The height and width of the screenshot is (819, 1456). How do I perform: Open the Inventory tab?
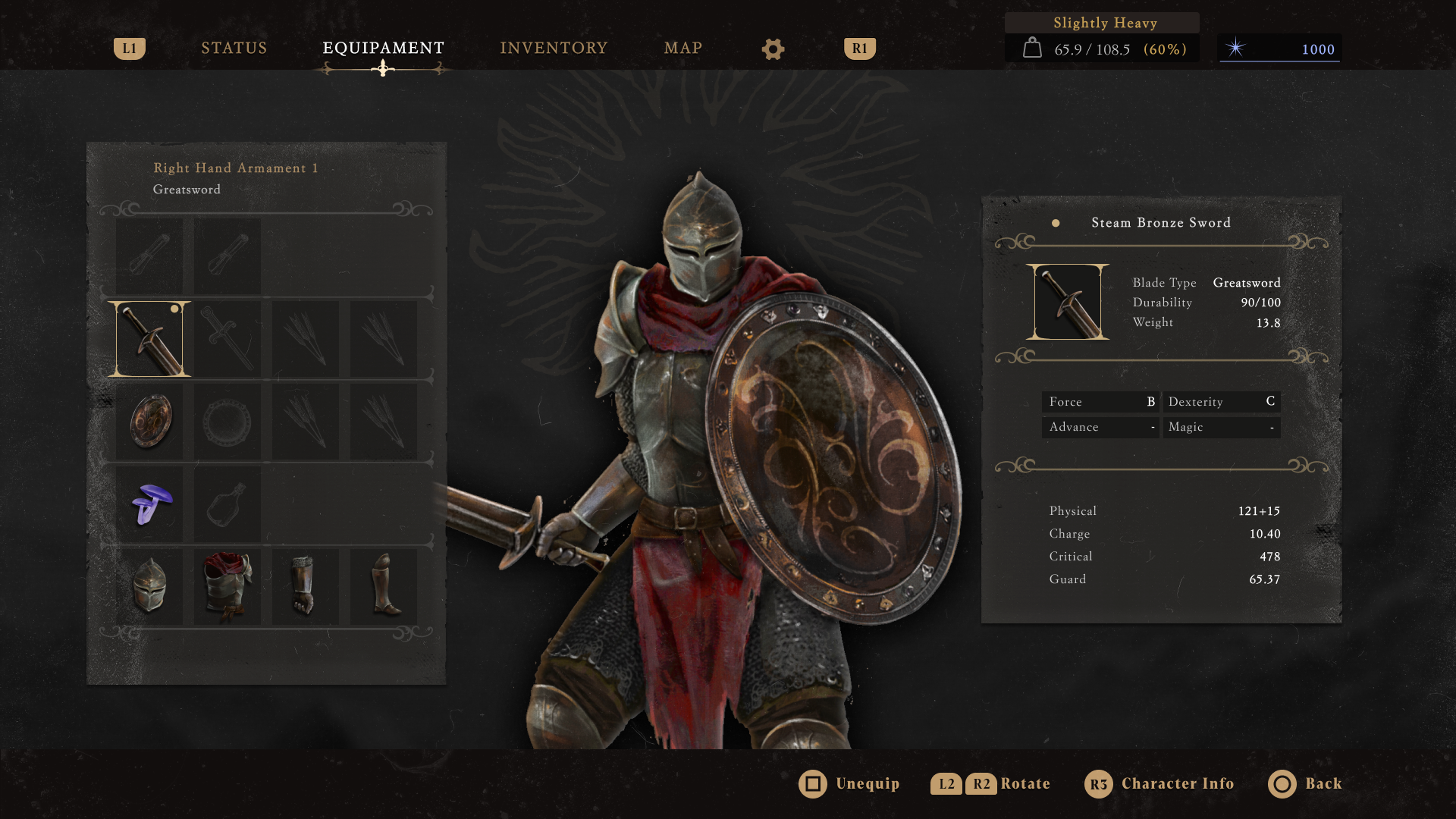tap(554, 49)
